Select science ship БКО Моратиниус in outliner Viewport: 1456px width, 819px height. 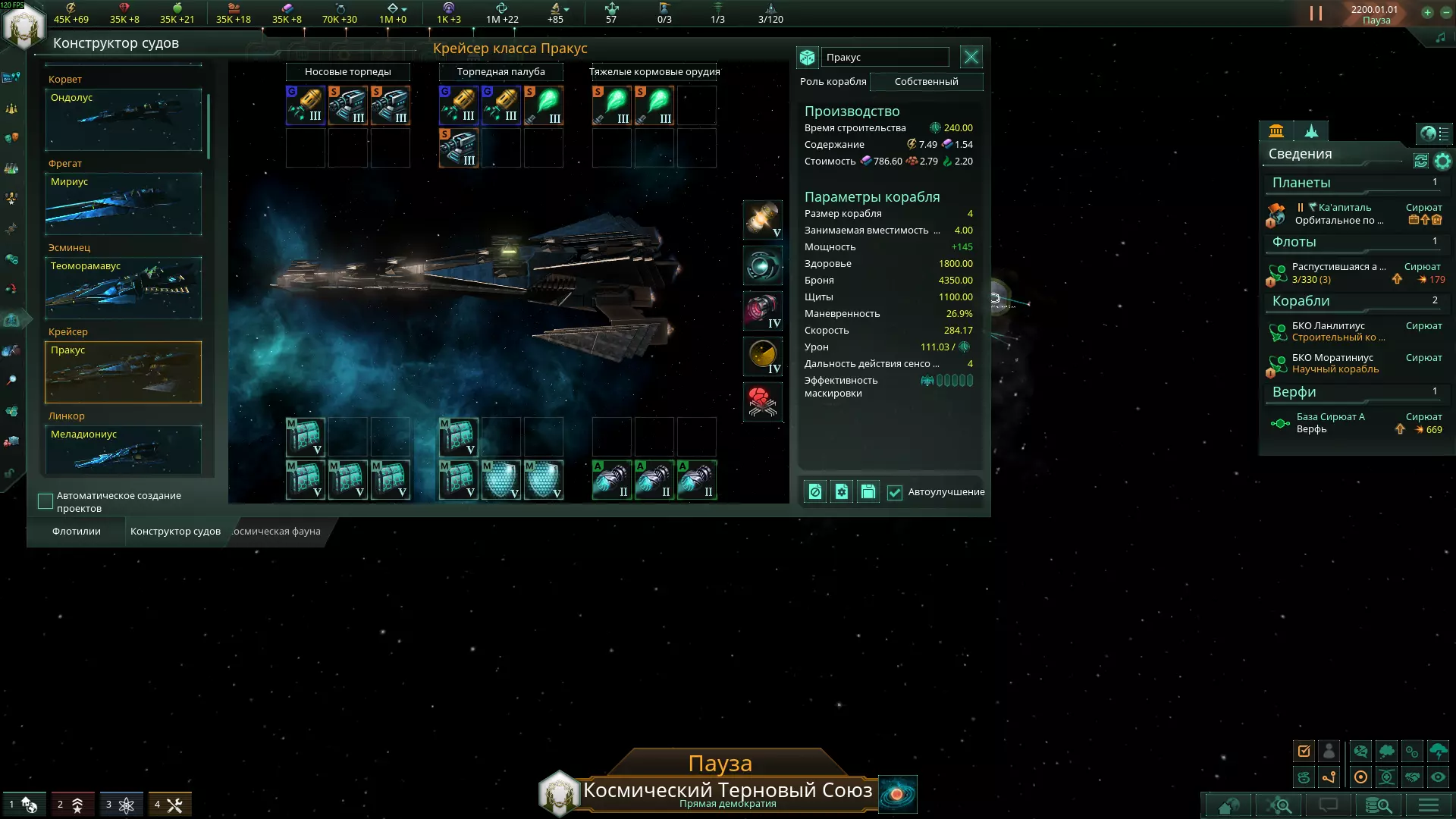coord(1332,363)
